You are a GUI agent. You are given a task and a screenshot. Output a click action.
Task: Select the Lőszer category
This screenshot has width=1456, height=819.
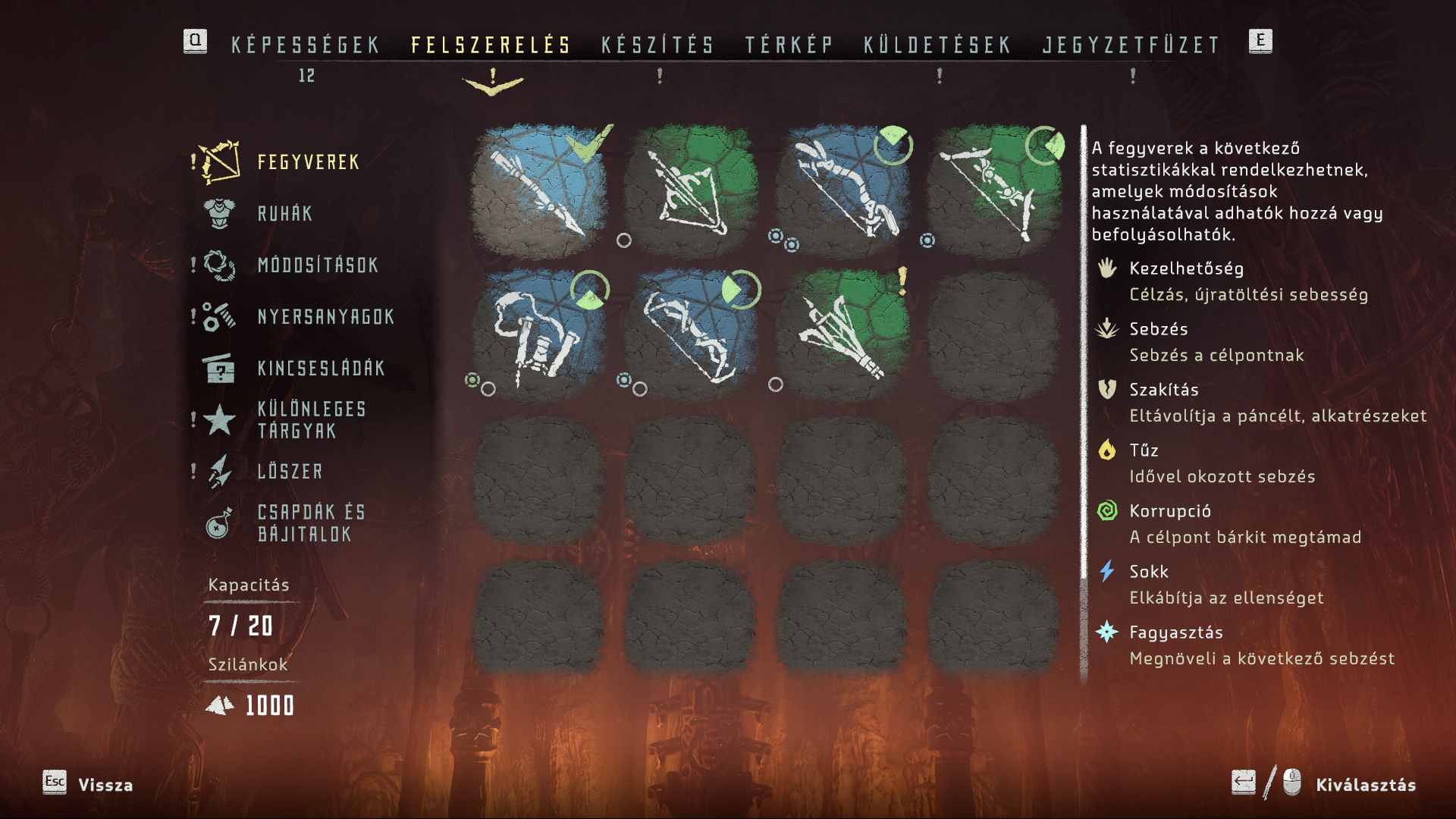pos(290,472)
